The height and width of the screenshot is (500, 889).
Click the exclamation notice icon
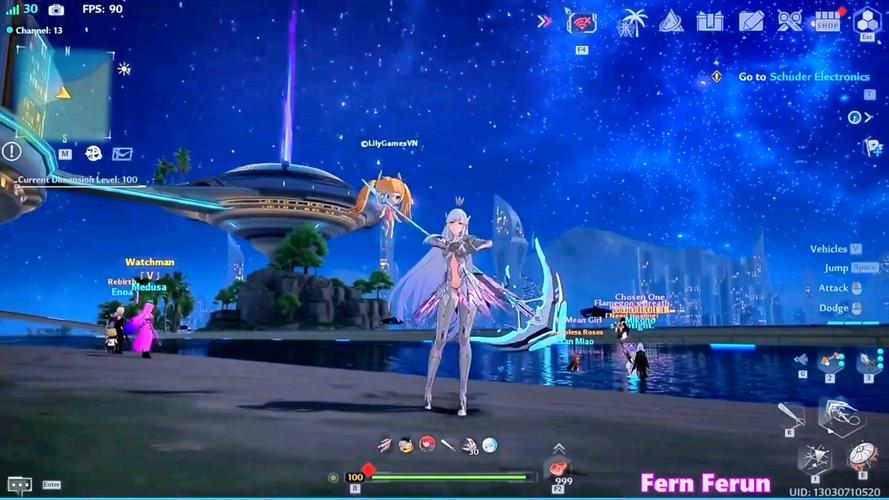pos(11,151)
